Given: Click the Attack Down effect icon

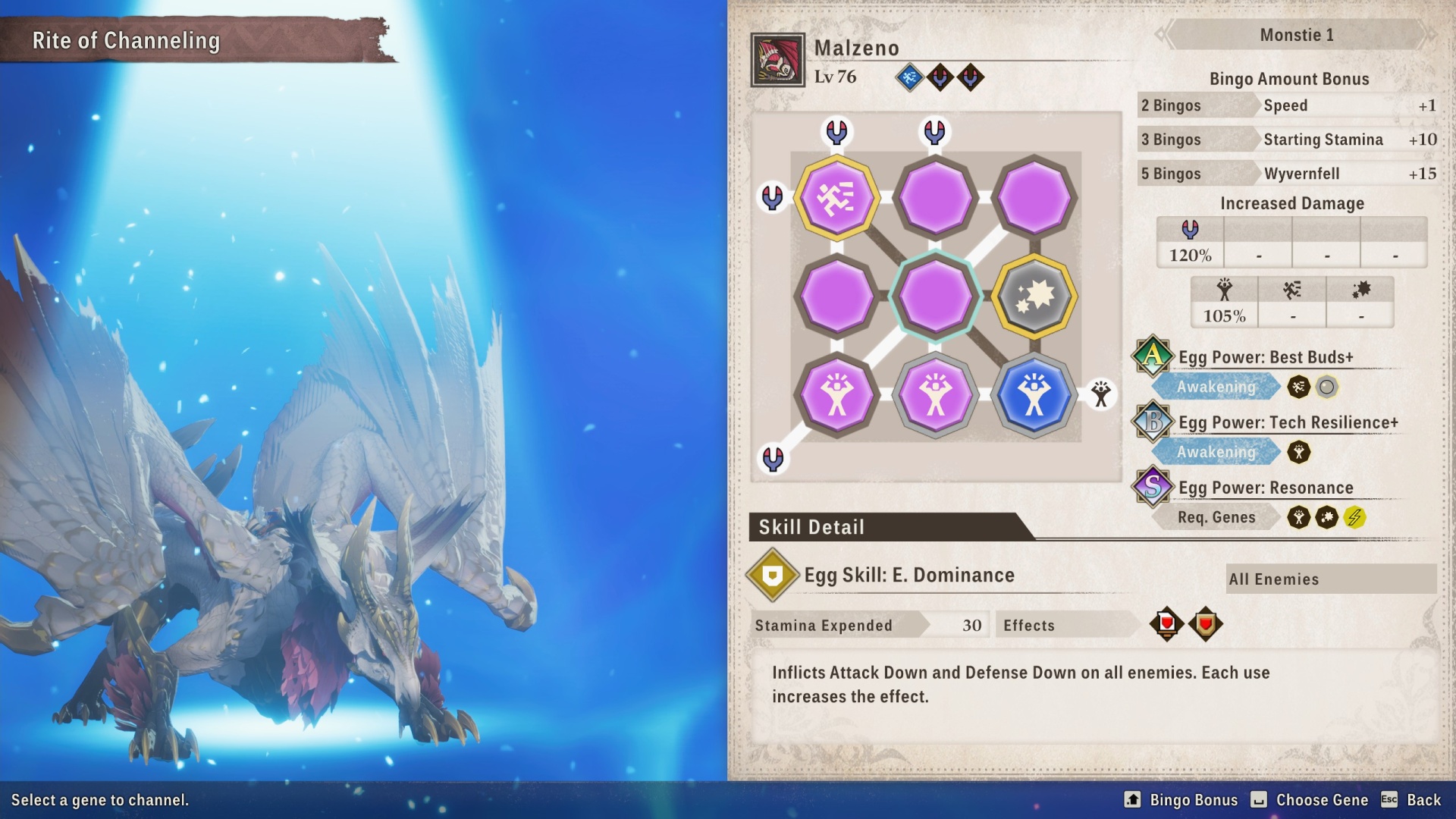Looking at the screenshot, I should pyautogui.click(x=1168, y=623).
